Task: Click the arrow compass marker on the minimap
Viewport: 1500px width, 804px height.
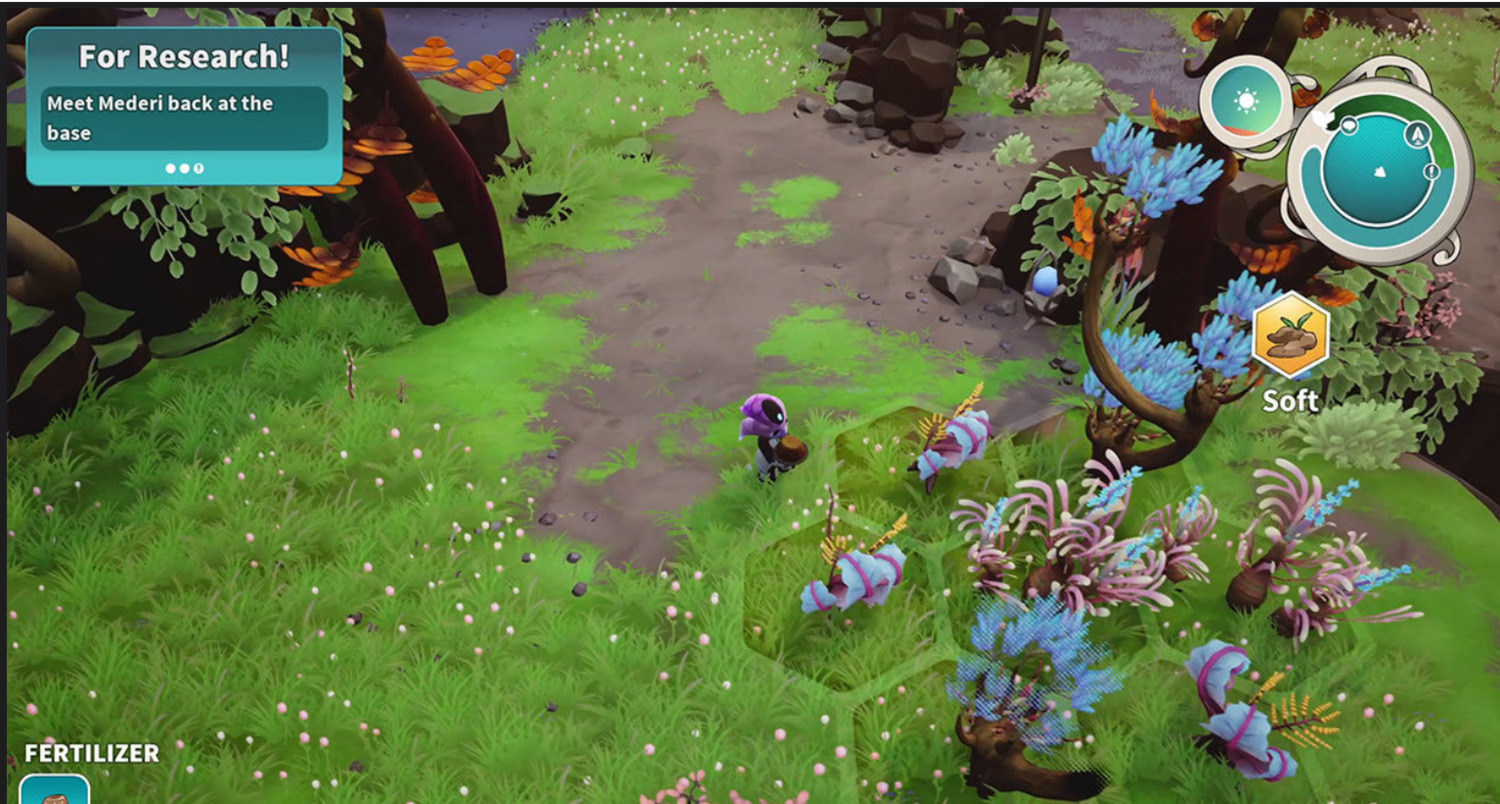Action: 1417,135
